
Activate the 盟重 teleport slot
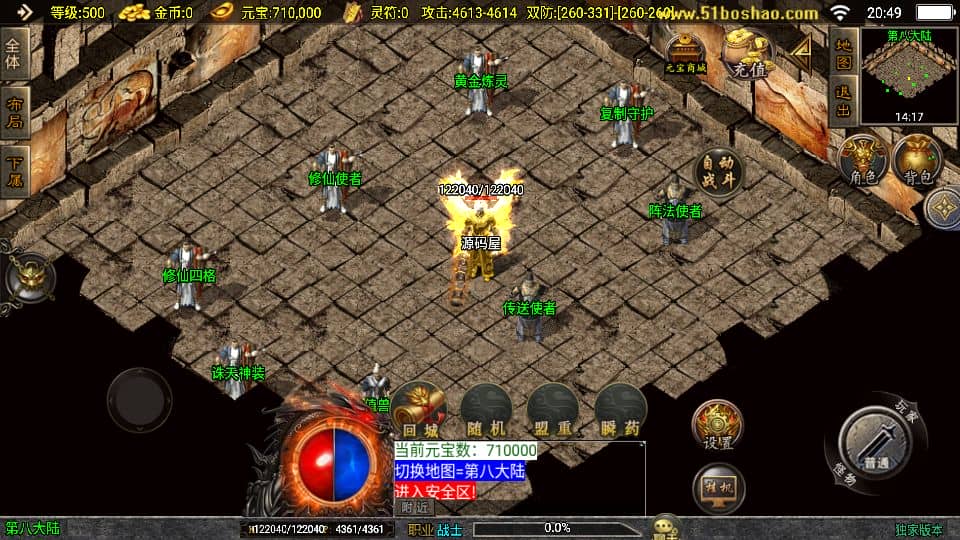pyautogui.click(x=553, y=408)
